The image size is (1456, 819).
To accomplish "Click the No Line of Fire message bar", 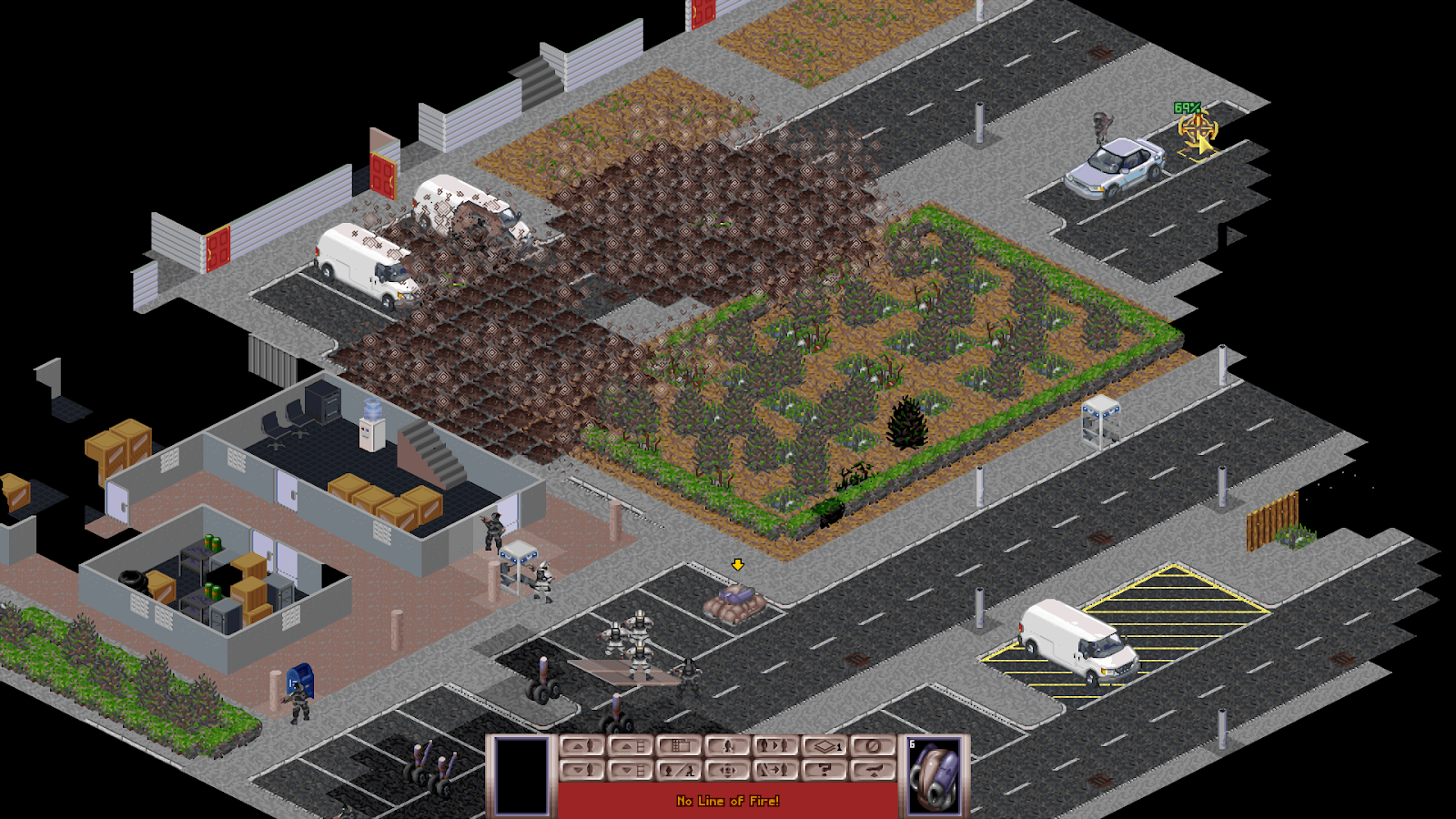I will pos(728,803).
